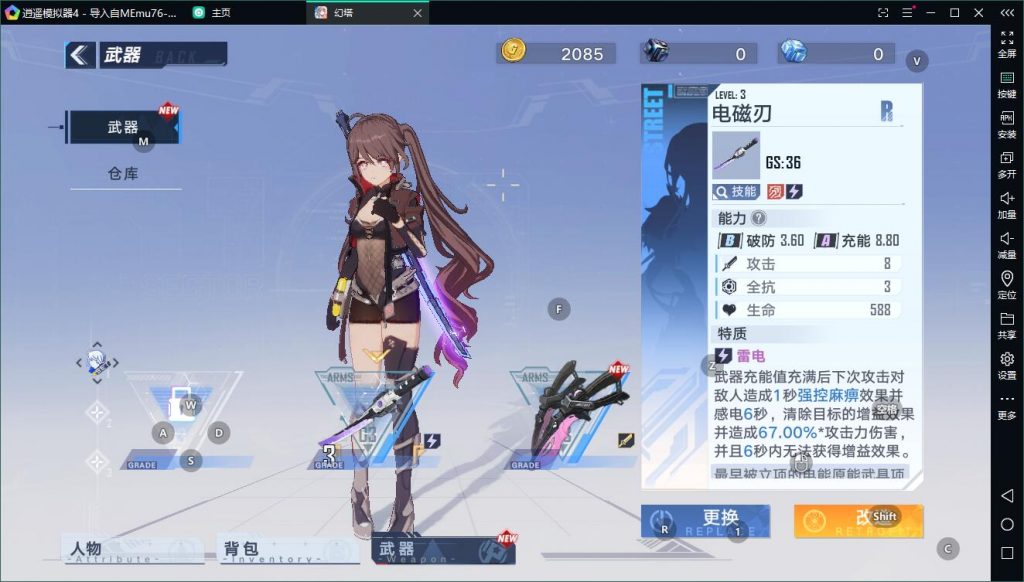
Task: Go back using the 武器 back arrow
Action: coord(80,55)
